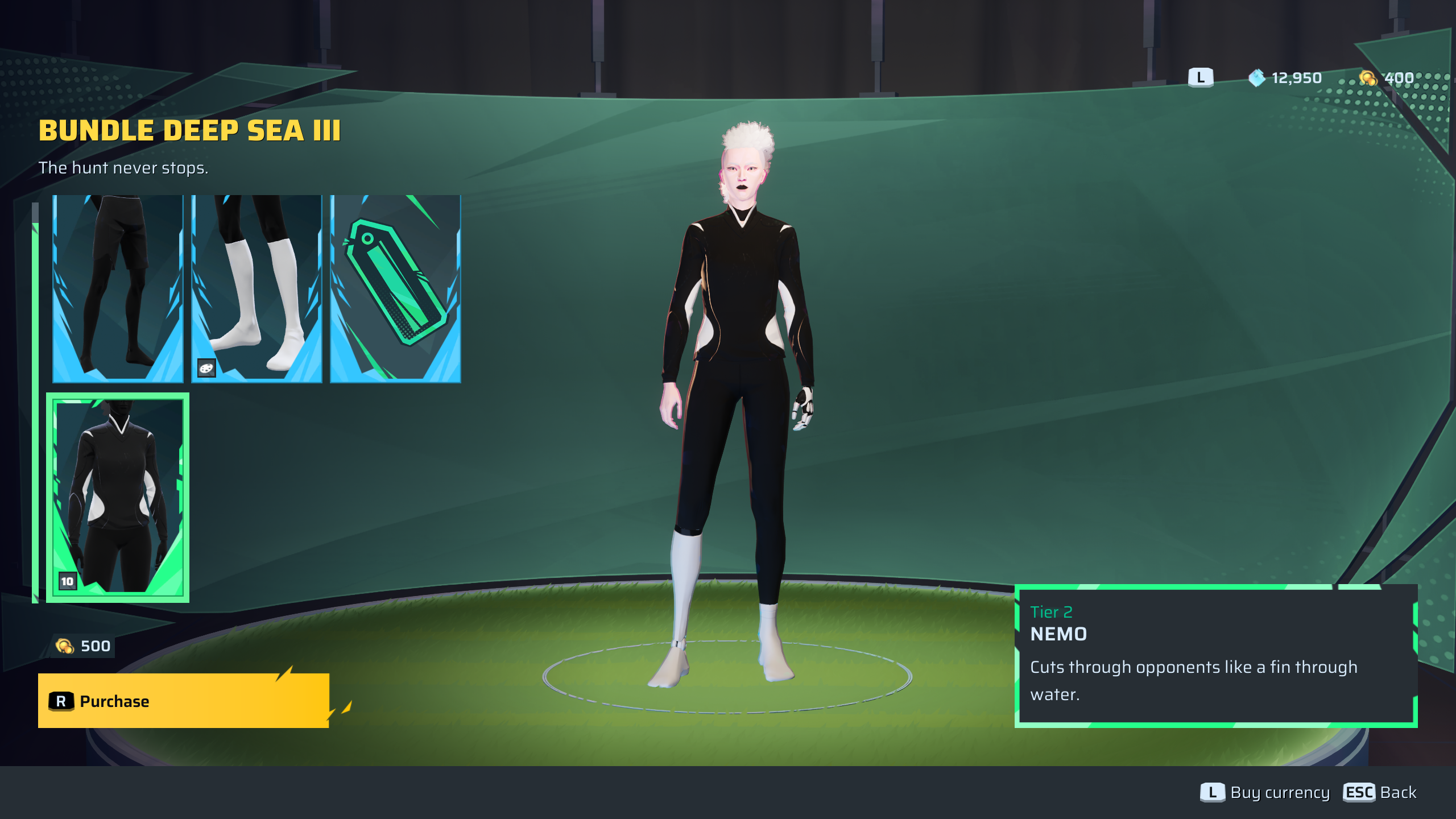Select the black shorts and leggings item
This screenshot has height=819, width=1456.
118,288
